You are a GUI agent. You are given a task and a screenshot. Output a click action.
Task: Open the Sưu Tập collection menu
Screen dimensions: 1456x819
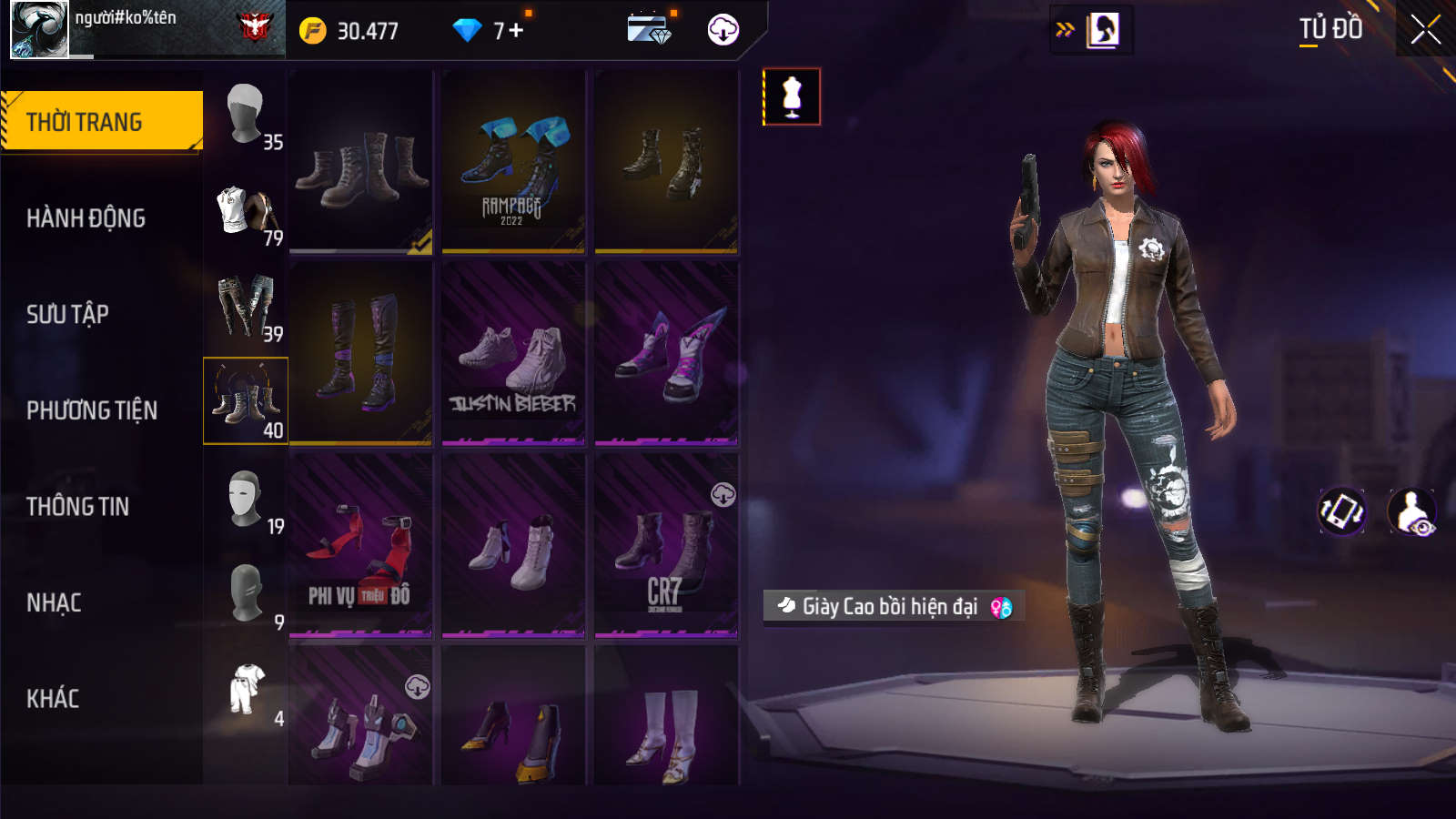point(68,314)
